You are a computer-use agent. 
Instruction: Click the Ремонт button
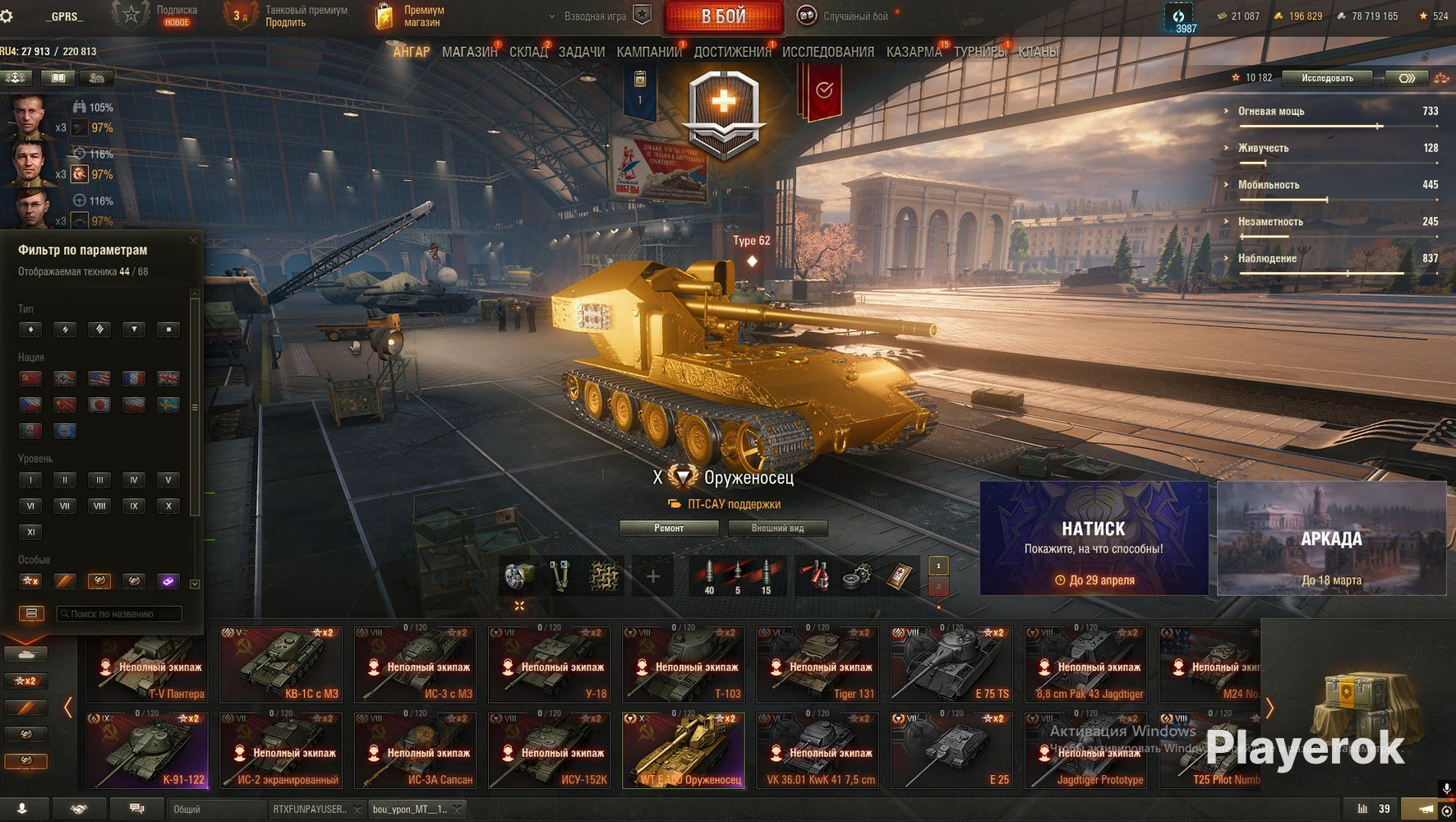pos(669,528)
